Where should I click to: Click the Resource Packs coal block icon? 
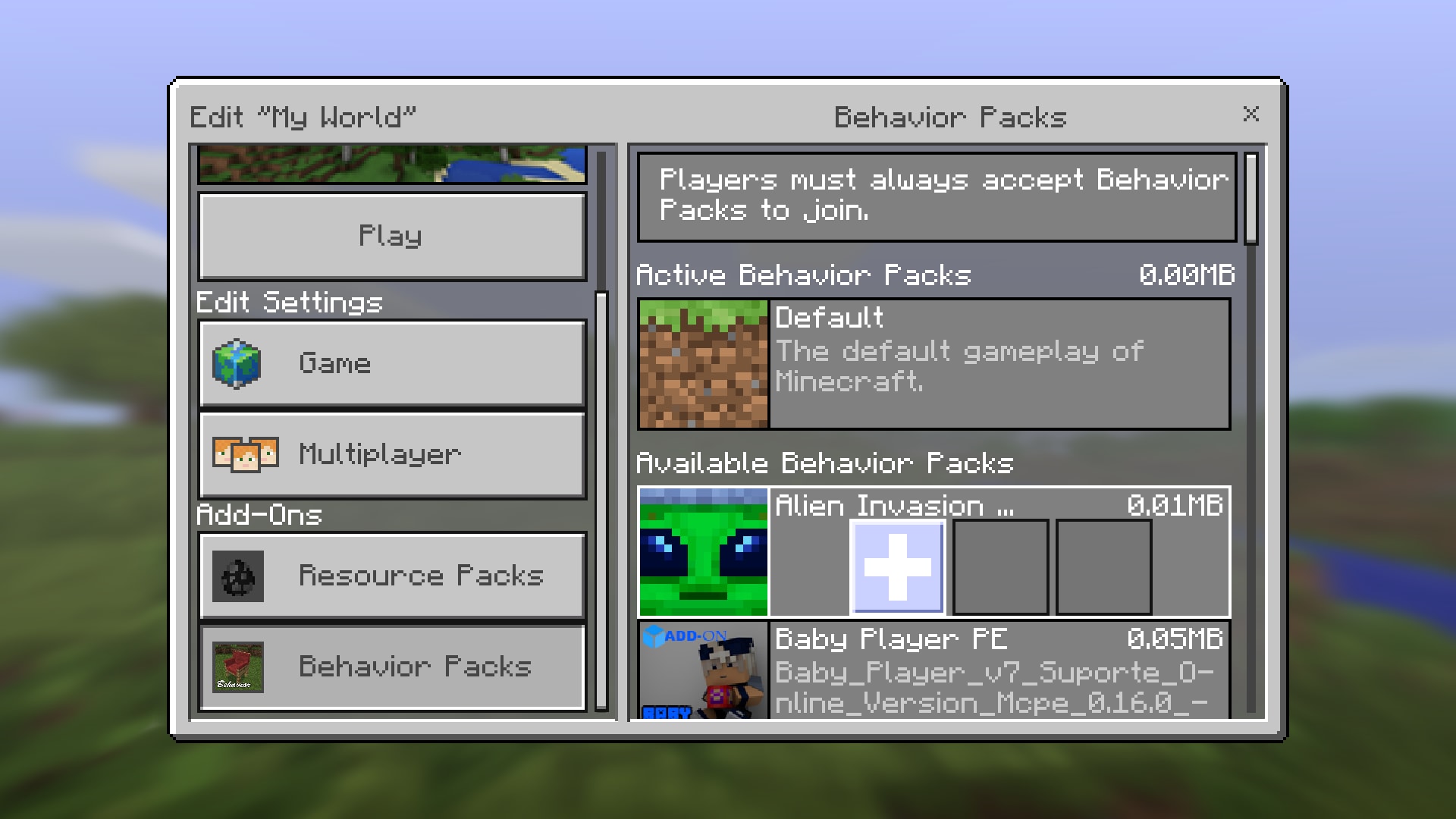237,576
